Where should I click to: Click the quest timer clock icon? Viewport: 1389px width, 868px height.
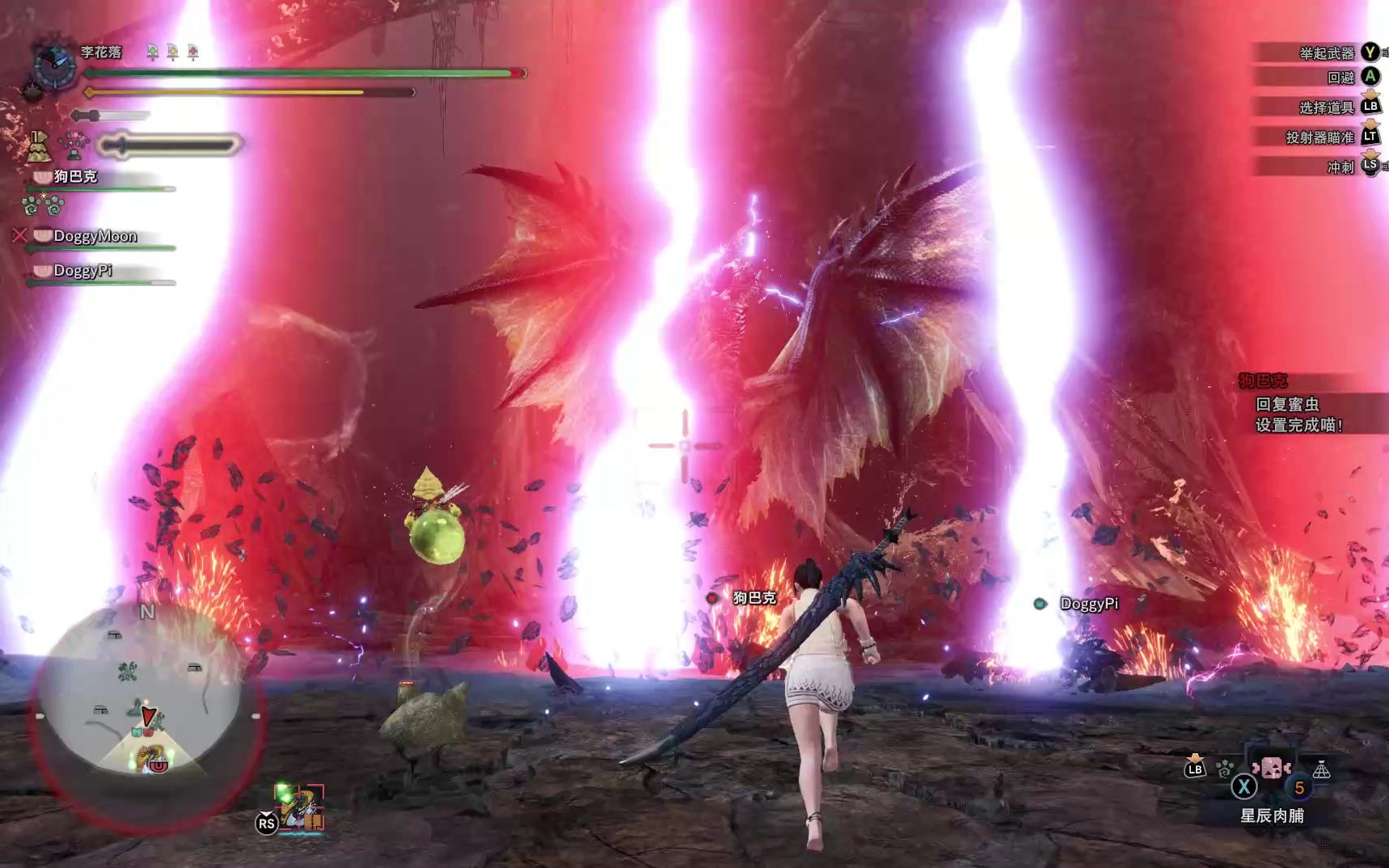point(54,63)
